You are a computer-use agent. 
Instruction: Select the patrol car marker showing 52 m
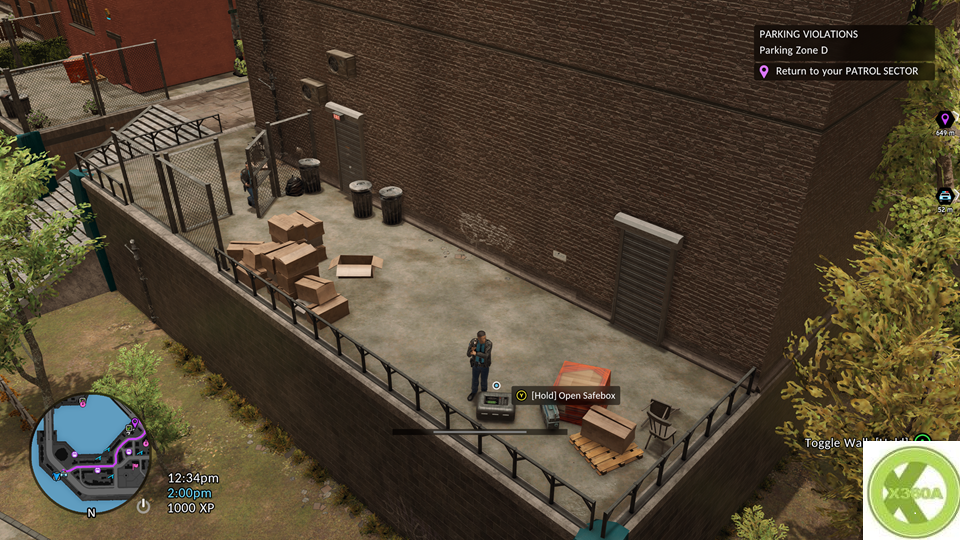click(944, 197)
